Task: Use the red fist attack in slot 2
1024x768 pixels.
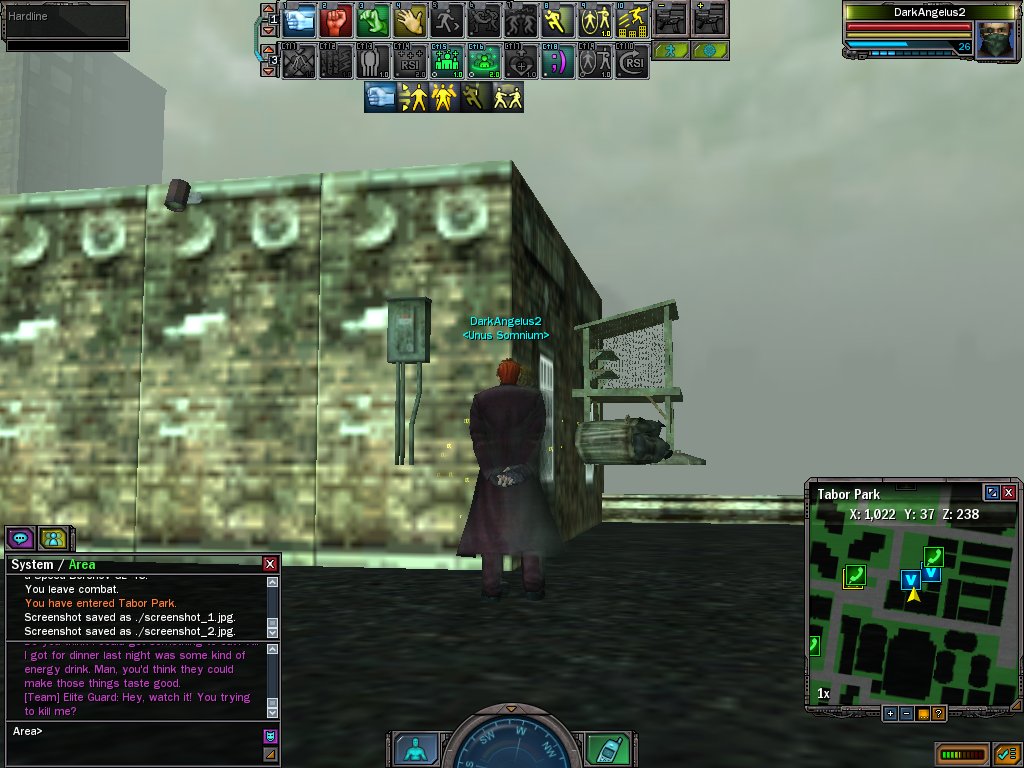Action: [336, 20]
